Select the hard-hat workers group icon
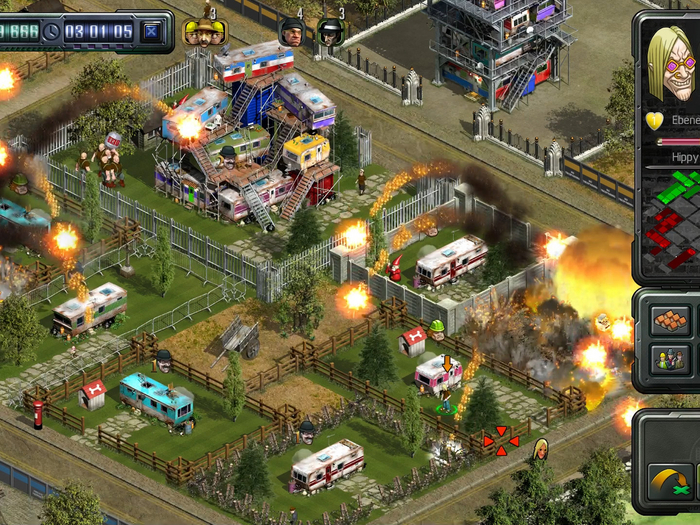 pyautogui.click(x=203, y=33)
